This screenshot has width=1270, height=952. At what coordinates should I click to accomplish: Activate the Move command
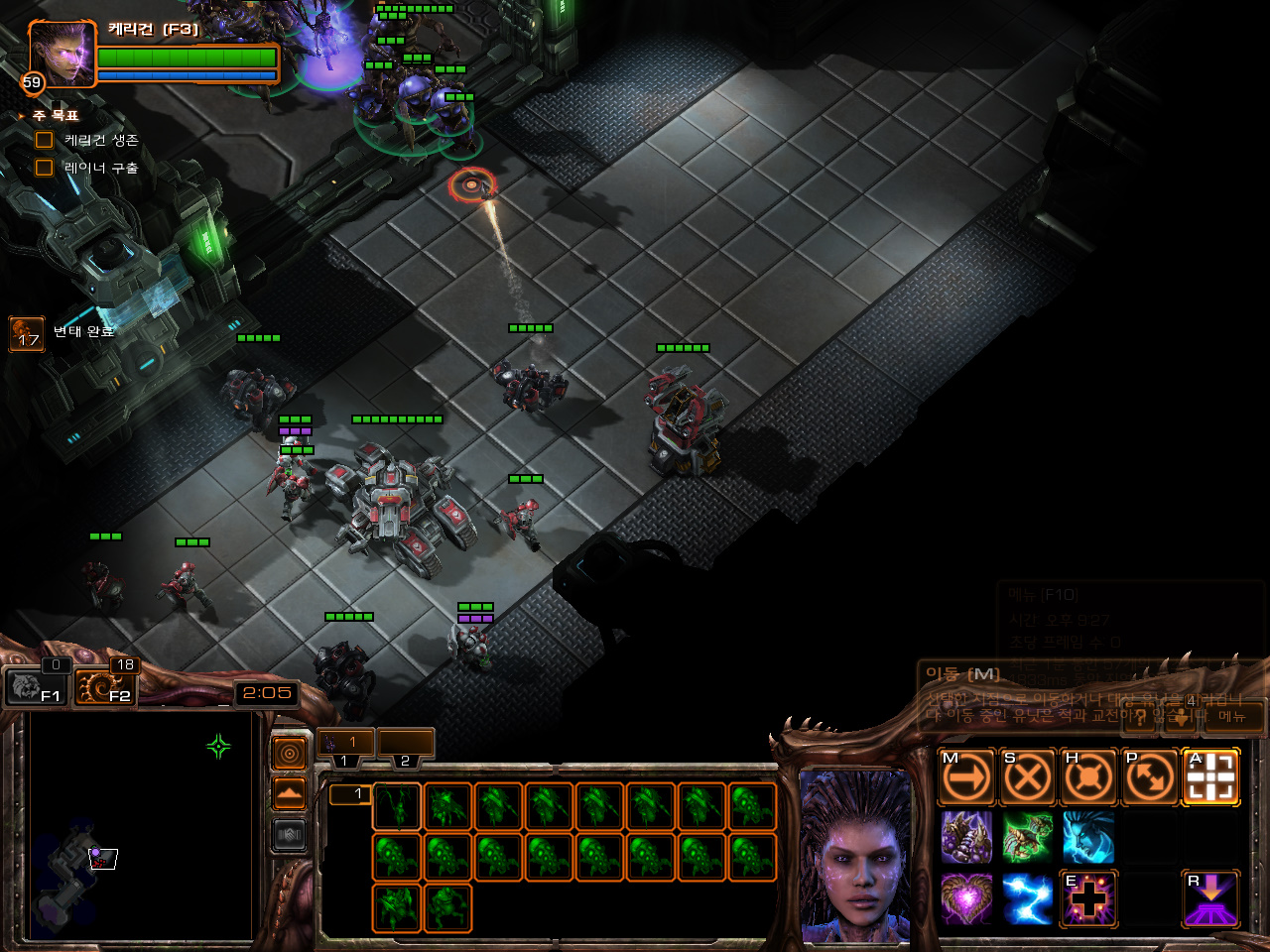[x=966, y=776]
